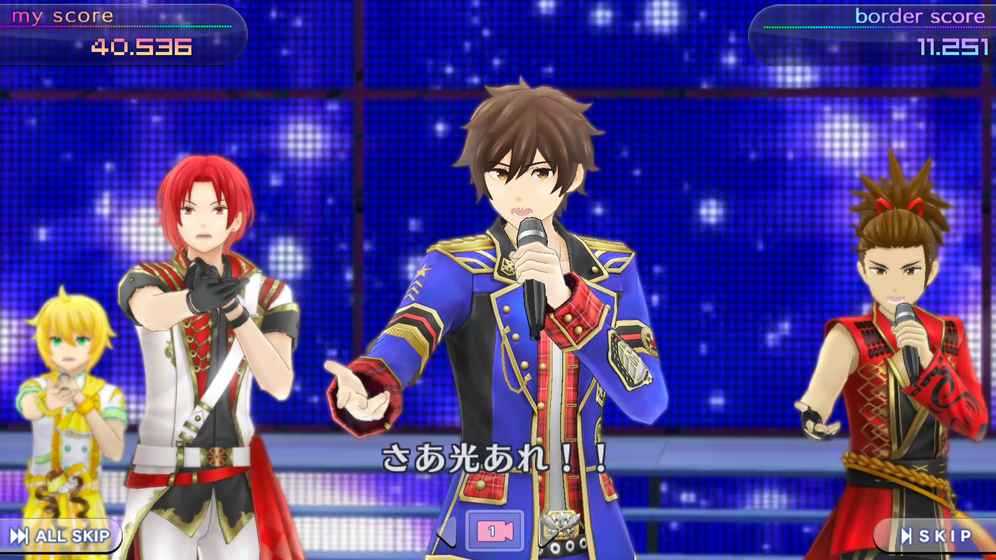The image size is (996, 560).
Task: Switch the camera using the pink camera 1 icon
Action: [x=493, y=532]
